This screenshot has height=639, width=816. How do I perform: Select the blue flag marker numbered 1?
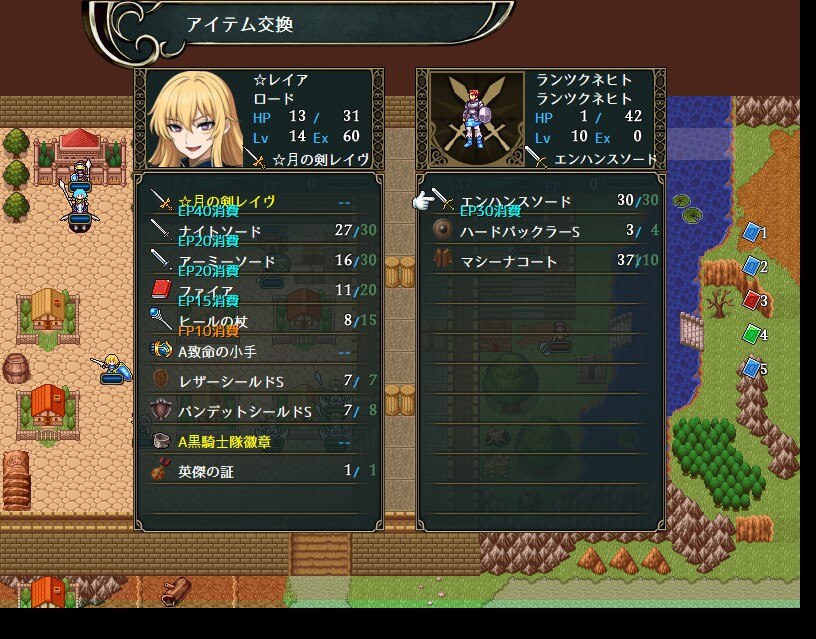(x=750, y=233)
